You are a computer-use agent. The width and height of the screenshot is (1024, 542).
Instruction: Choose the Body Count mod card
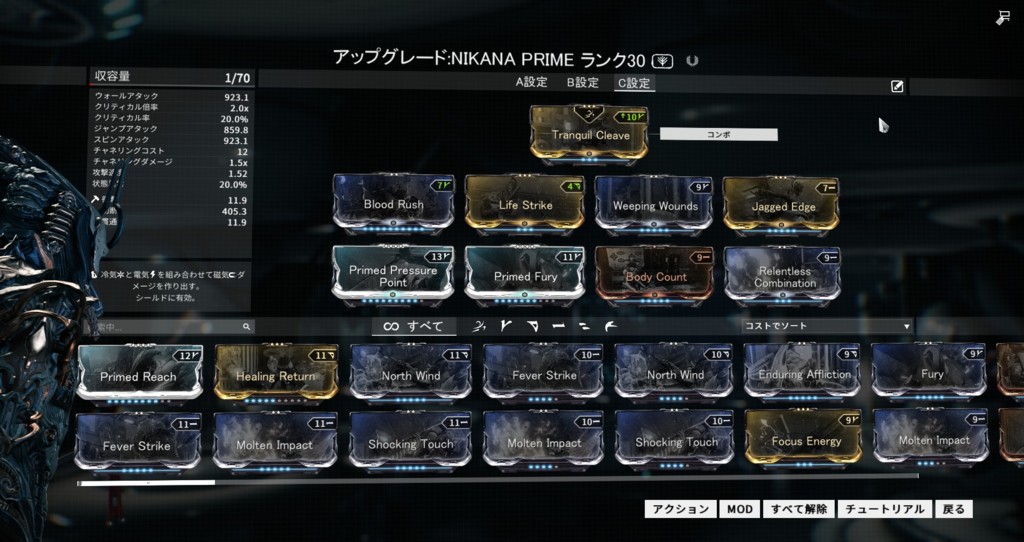[655, 274]
